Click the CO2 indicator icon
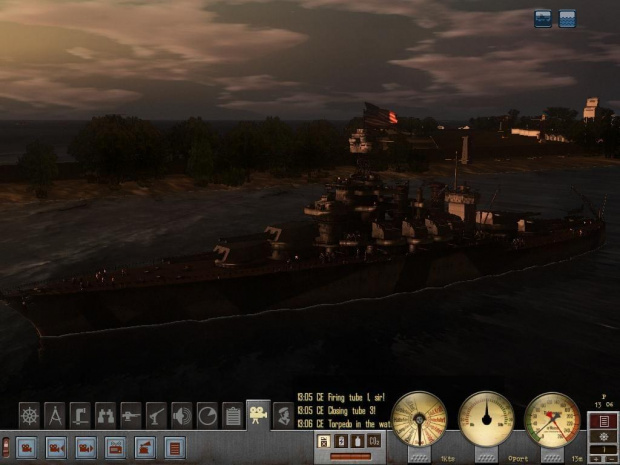620x465 pixels. [x=373, y=441]
